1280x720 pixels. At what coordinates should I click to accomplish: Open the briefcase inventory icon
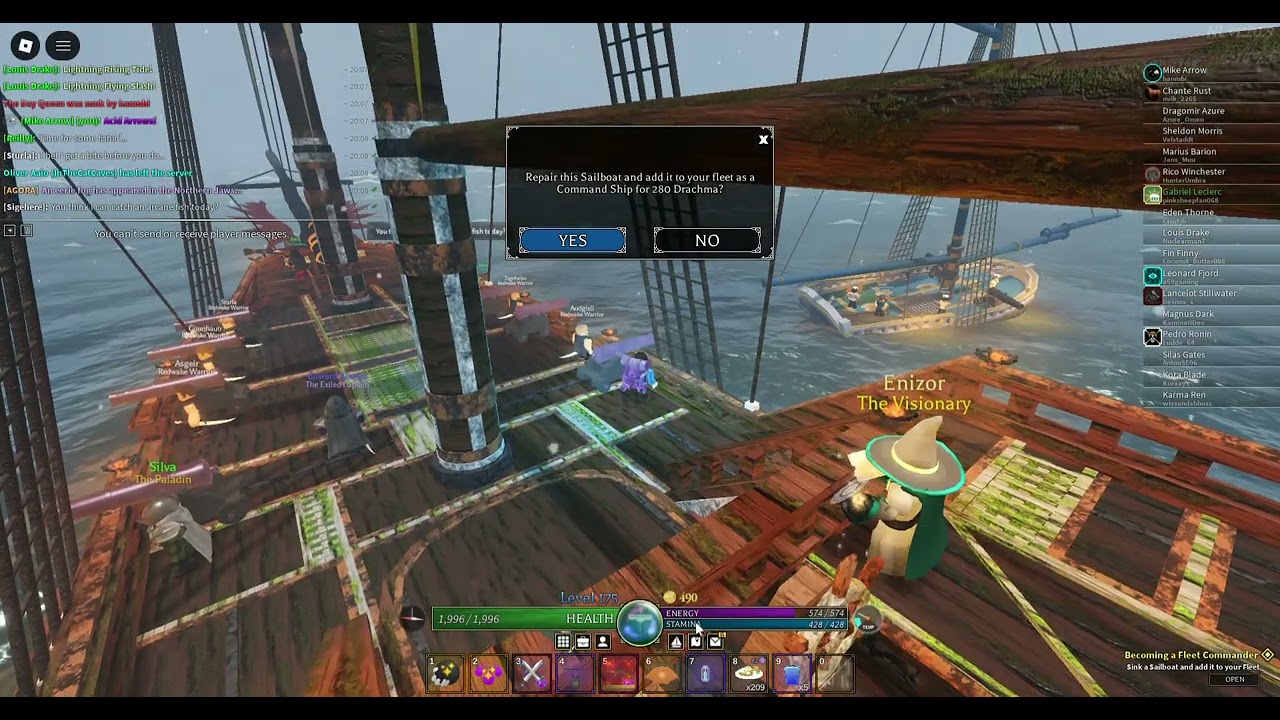pyautogui.click(x=583, y=642)
